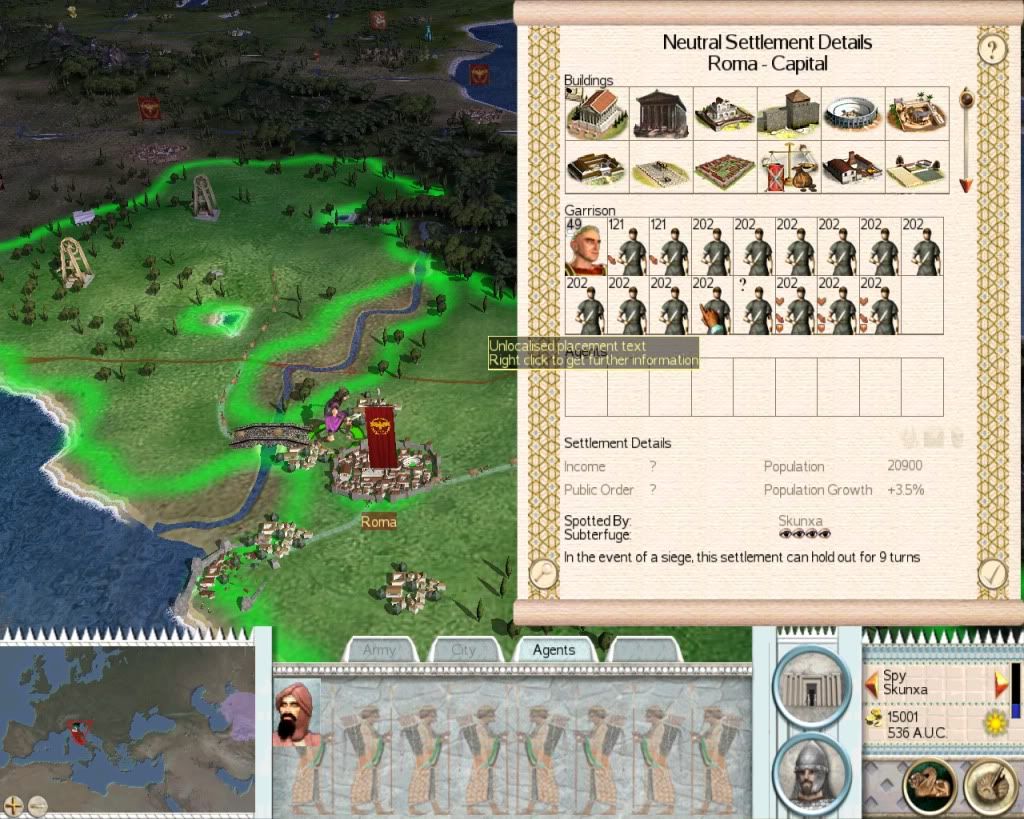
Task: Cycle to the previous agent with left arrow
Action: (x=872, y=684)
